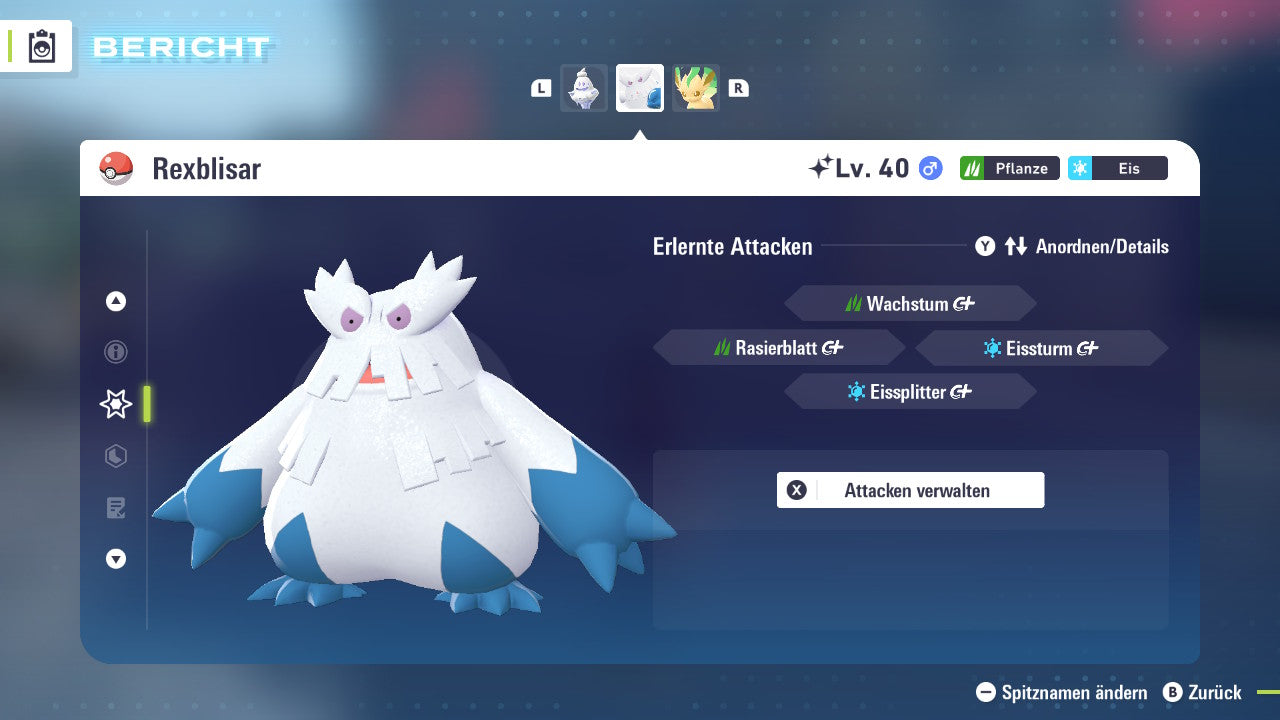1280x720 pixels.
Task: Click the Bericht clipboard icon top-left
Action: point(41,46)
